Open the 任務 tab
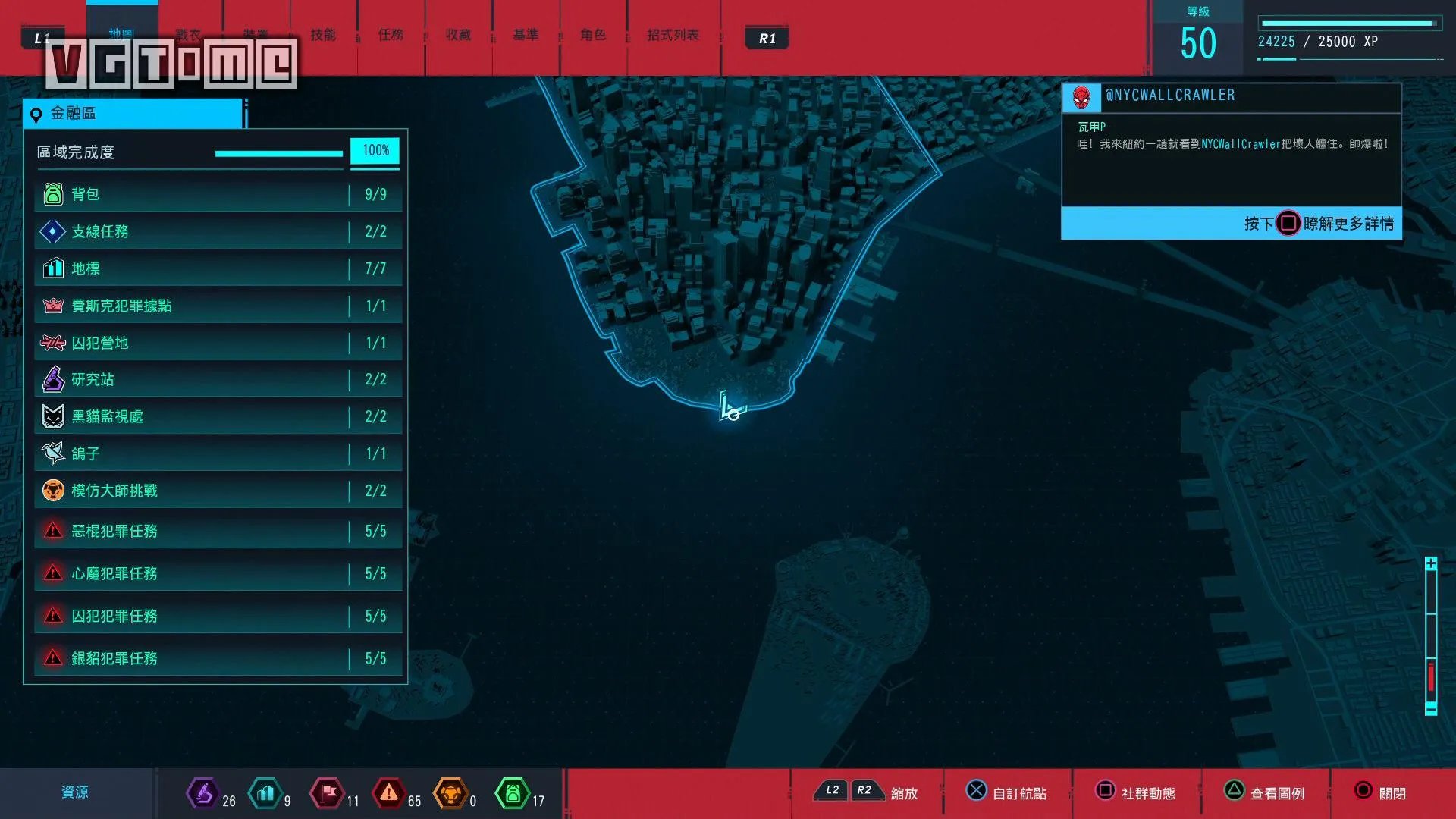Screen dimensions: 1456x819 (x=391, y=35)
